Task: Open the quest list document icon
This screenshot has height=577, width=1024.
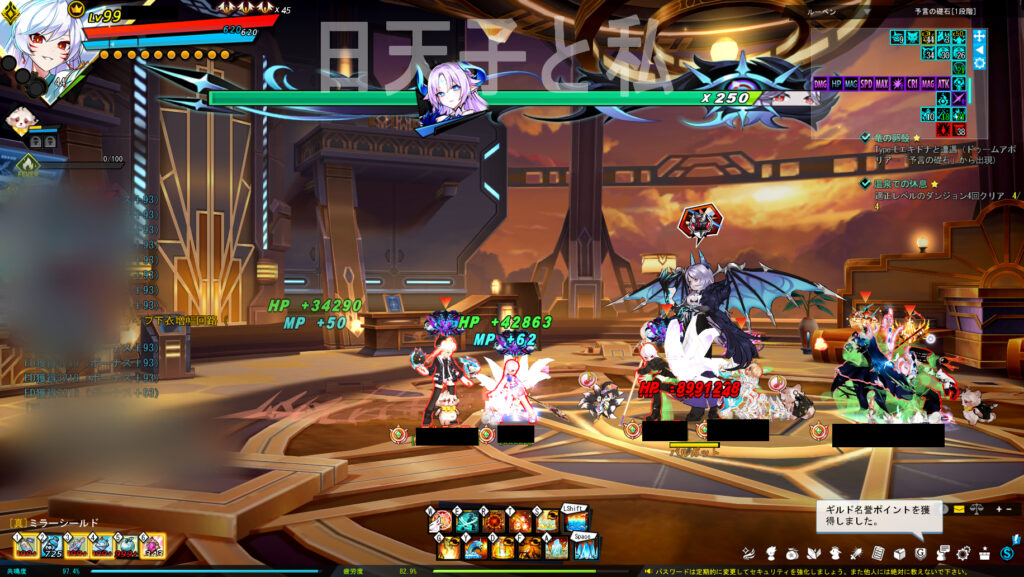Action: 877,553
